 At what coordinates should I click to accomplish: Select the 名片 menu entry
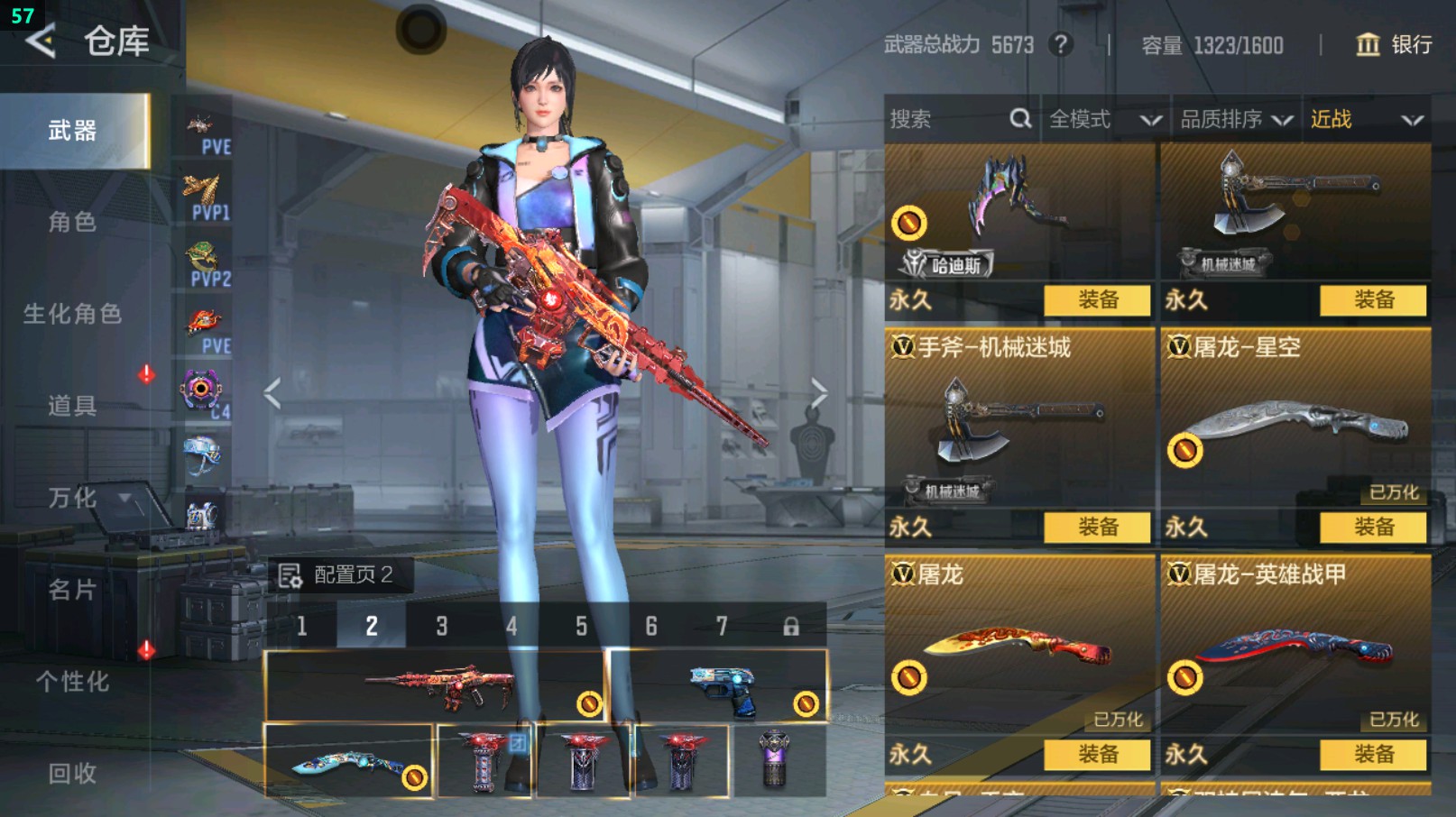tap(72, 590)
